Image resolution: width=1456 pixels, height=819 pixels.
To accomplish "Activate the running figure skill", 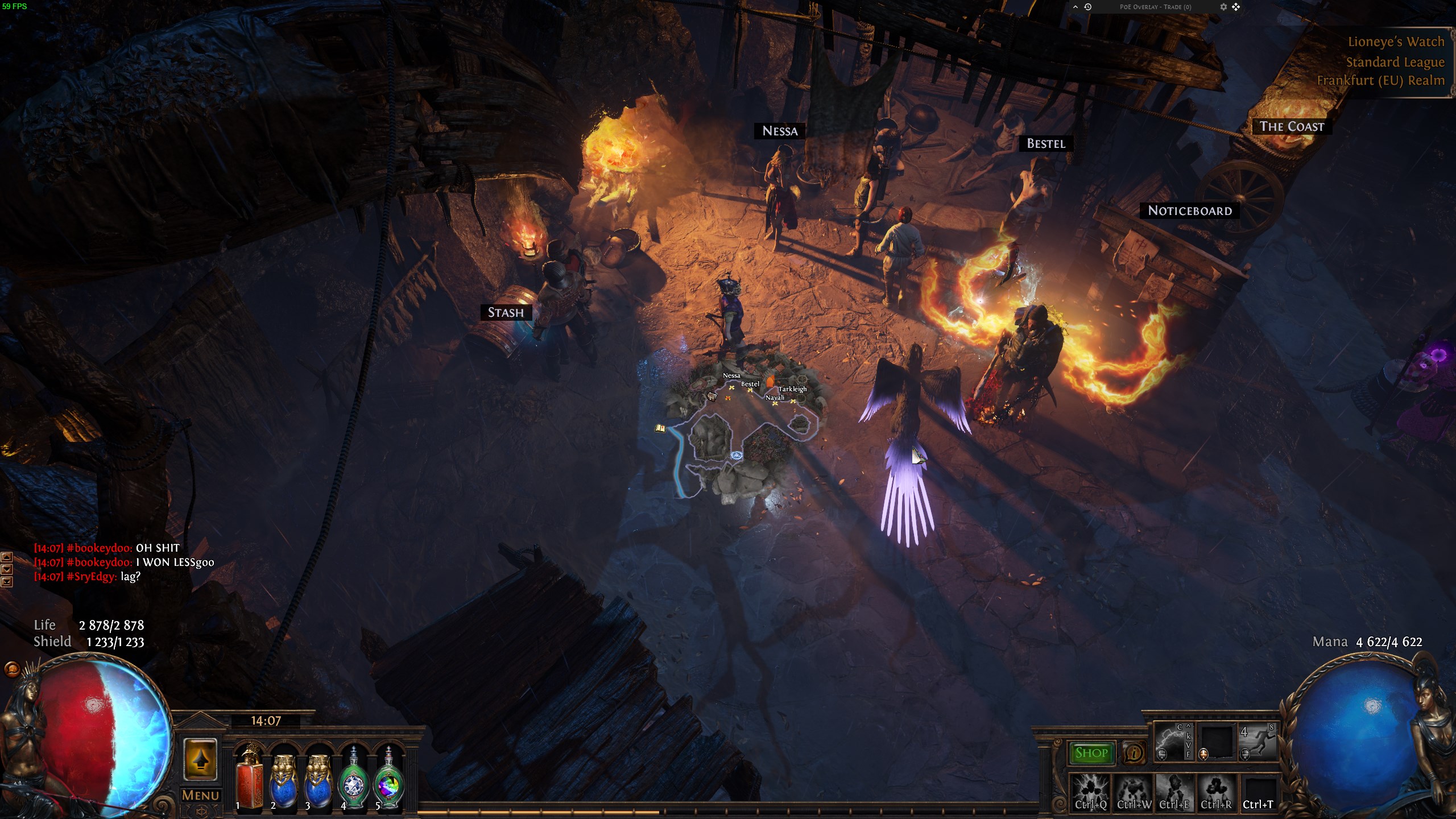I will click(x=1258, y=741).
